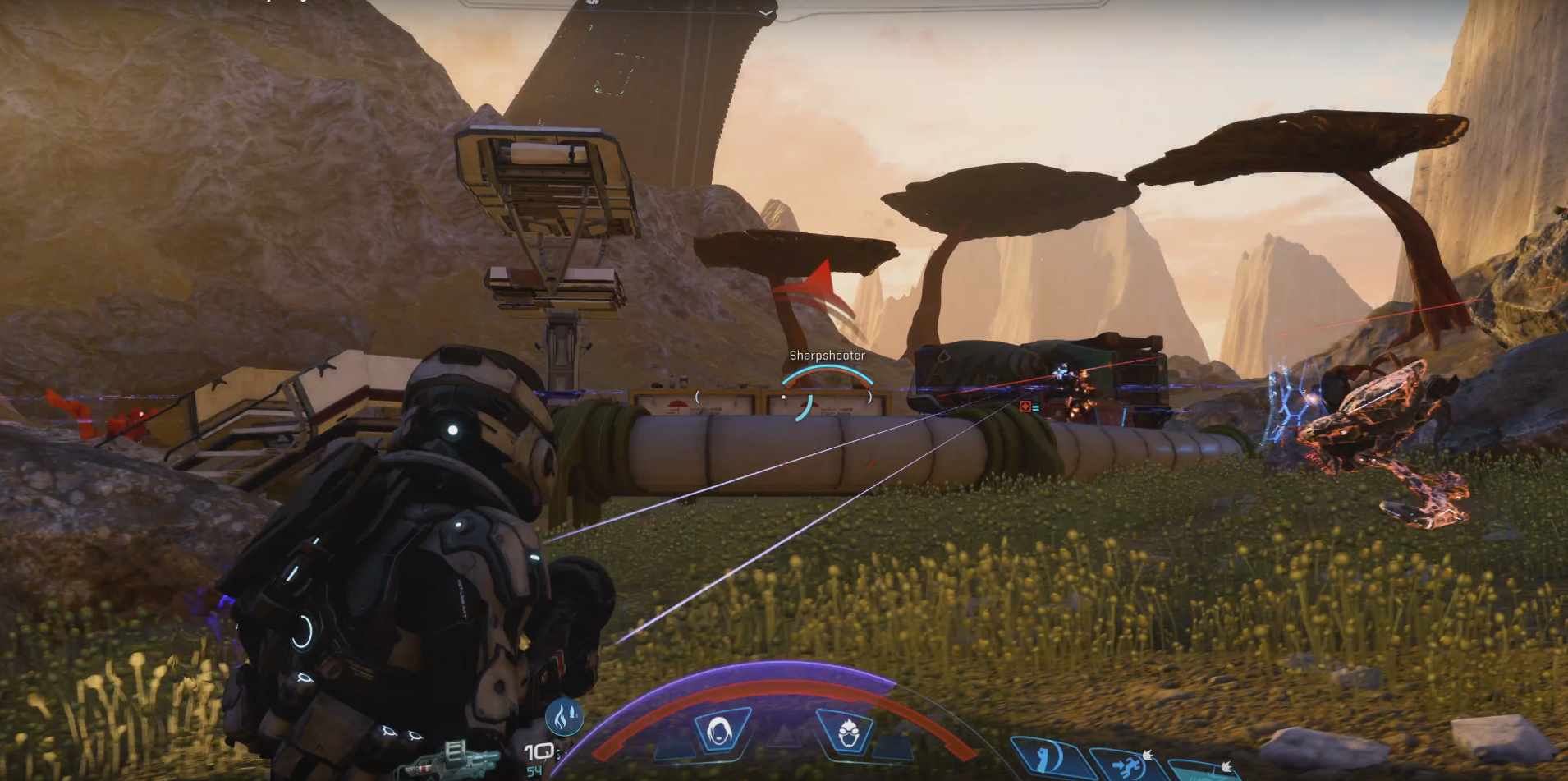Select the Sharpshooter enemy nameplate
The width and height of the screenshot is (1568, 781).
[828, 356]
